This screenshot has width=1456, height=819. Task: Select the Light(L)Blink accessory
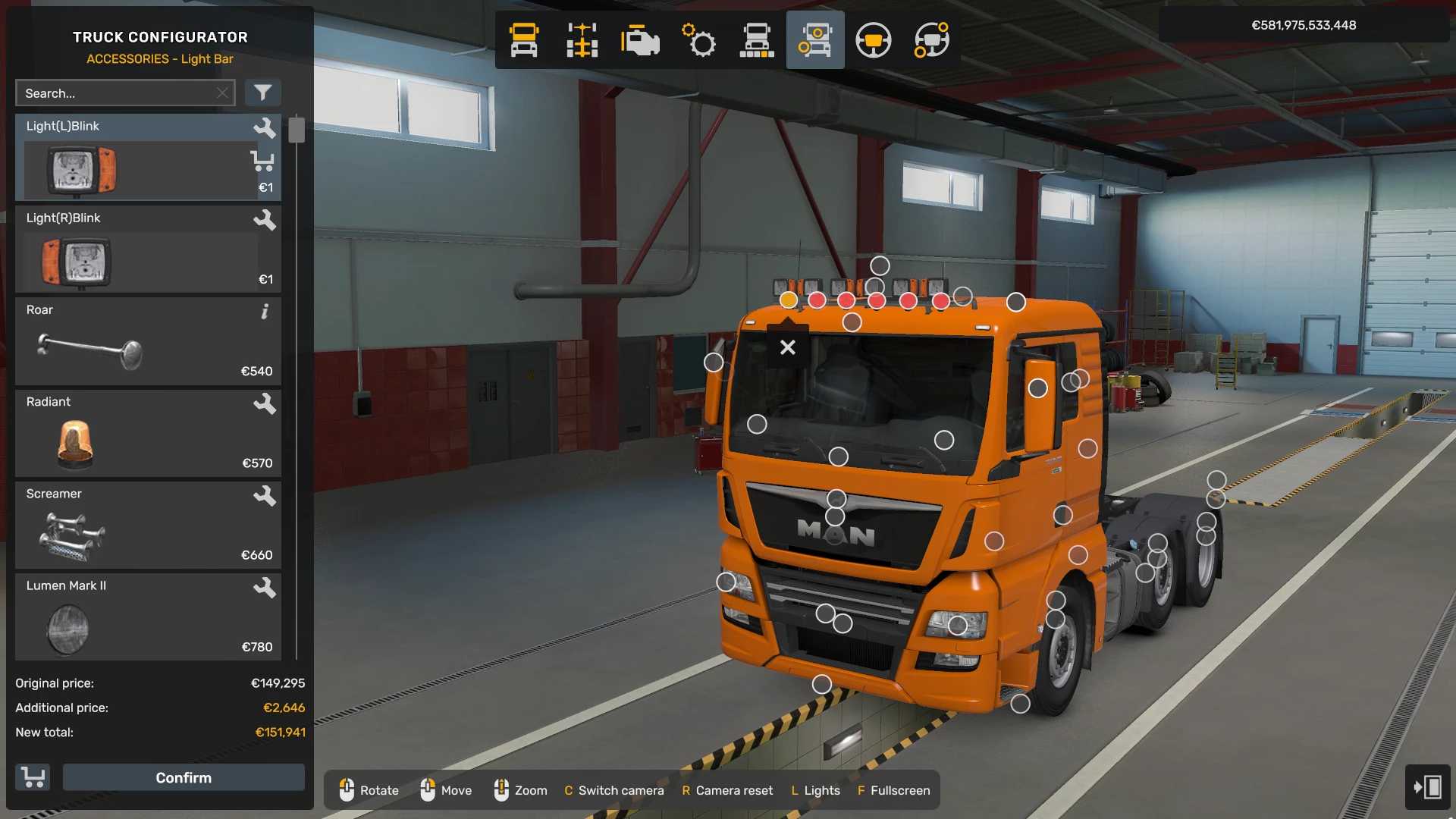(x=136, y=158)
